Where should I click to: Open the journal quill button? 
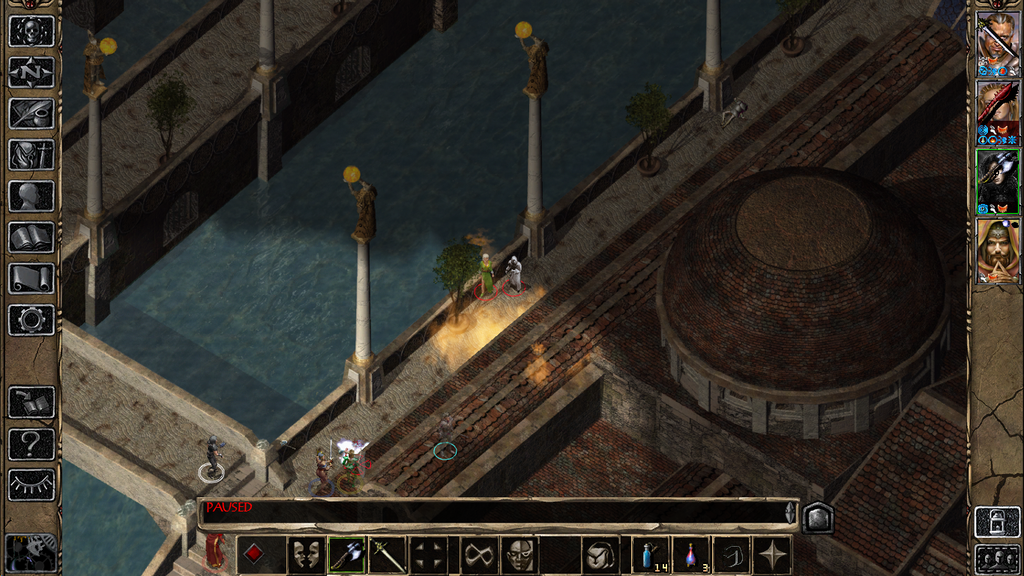[x=31, y=113]
